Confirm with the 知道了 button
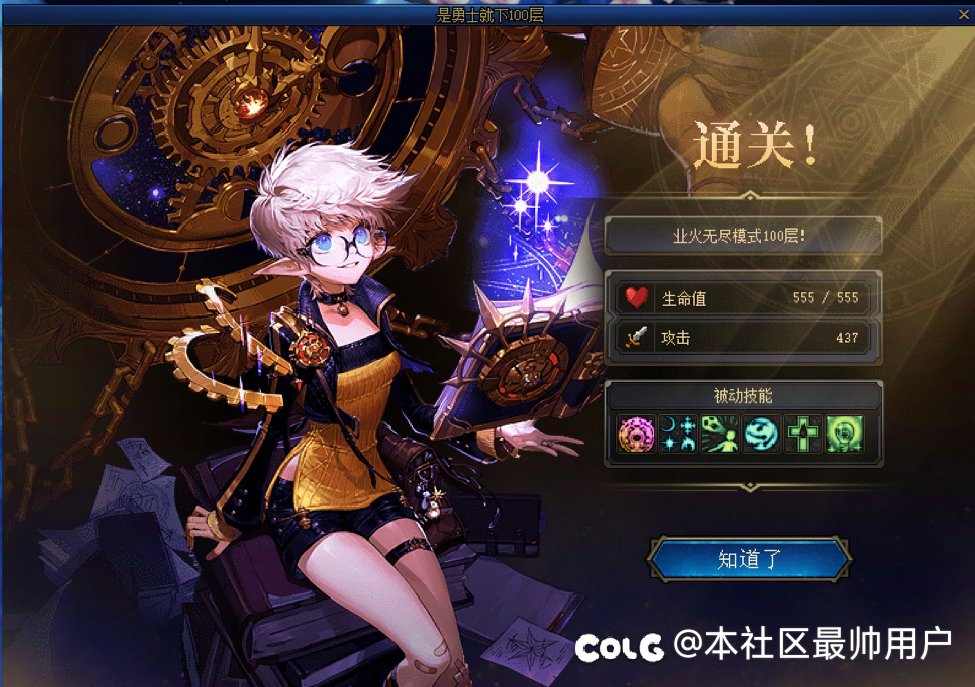975x687 pixels. (x=749, y=560)
